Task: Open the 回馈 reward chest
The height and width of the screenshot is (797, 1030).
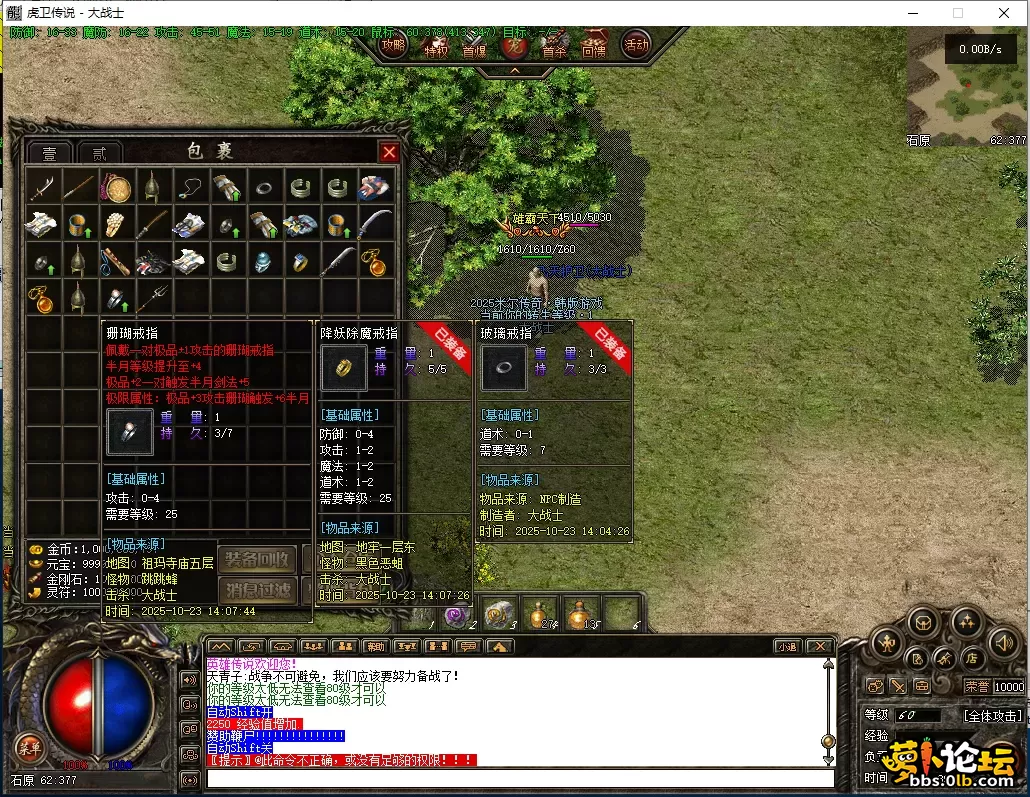Action: coord(593,46)
